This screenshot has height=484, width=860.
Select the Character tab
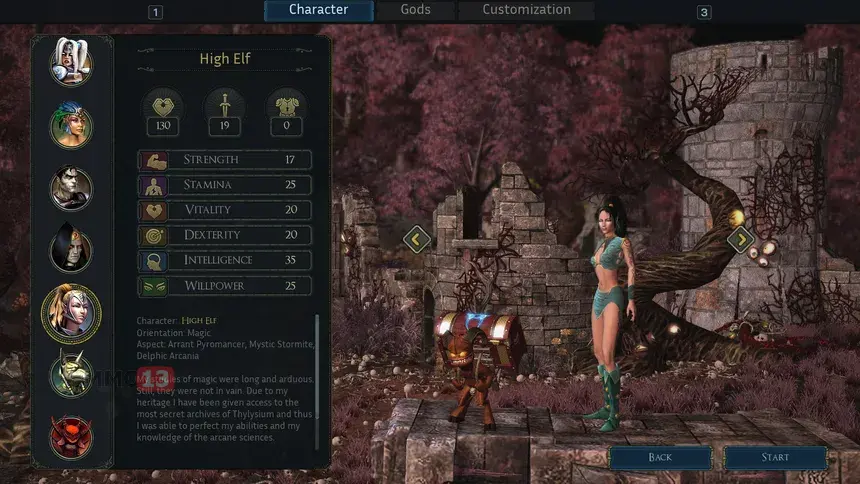tap(318, 10)
